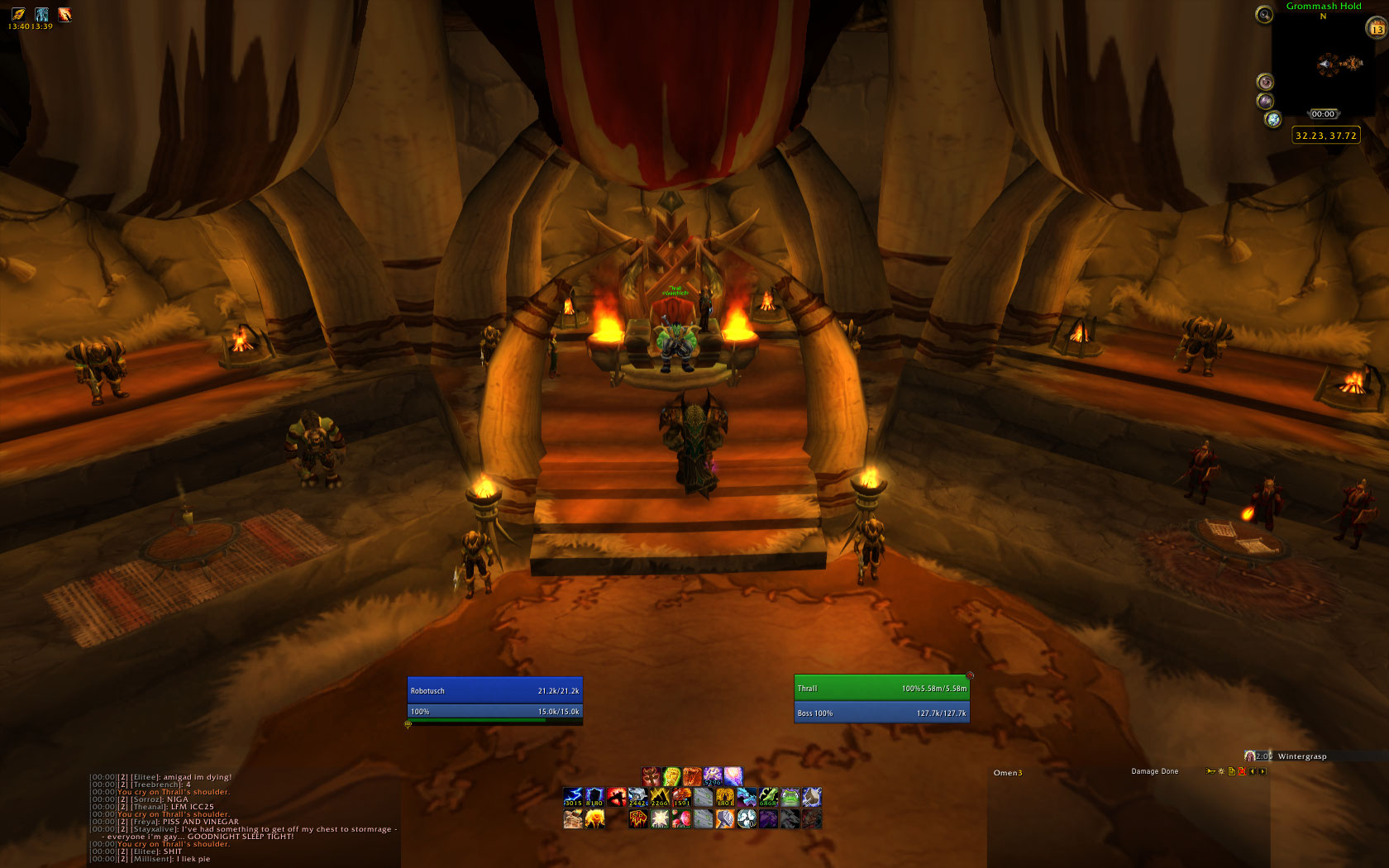Activate the yellow mountain peaks ability

[x=659, y=797]
